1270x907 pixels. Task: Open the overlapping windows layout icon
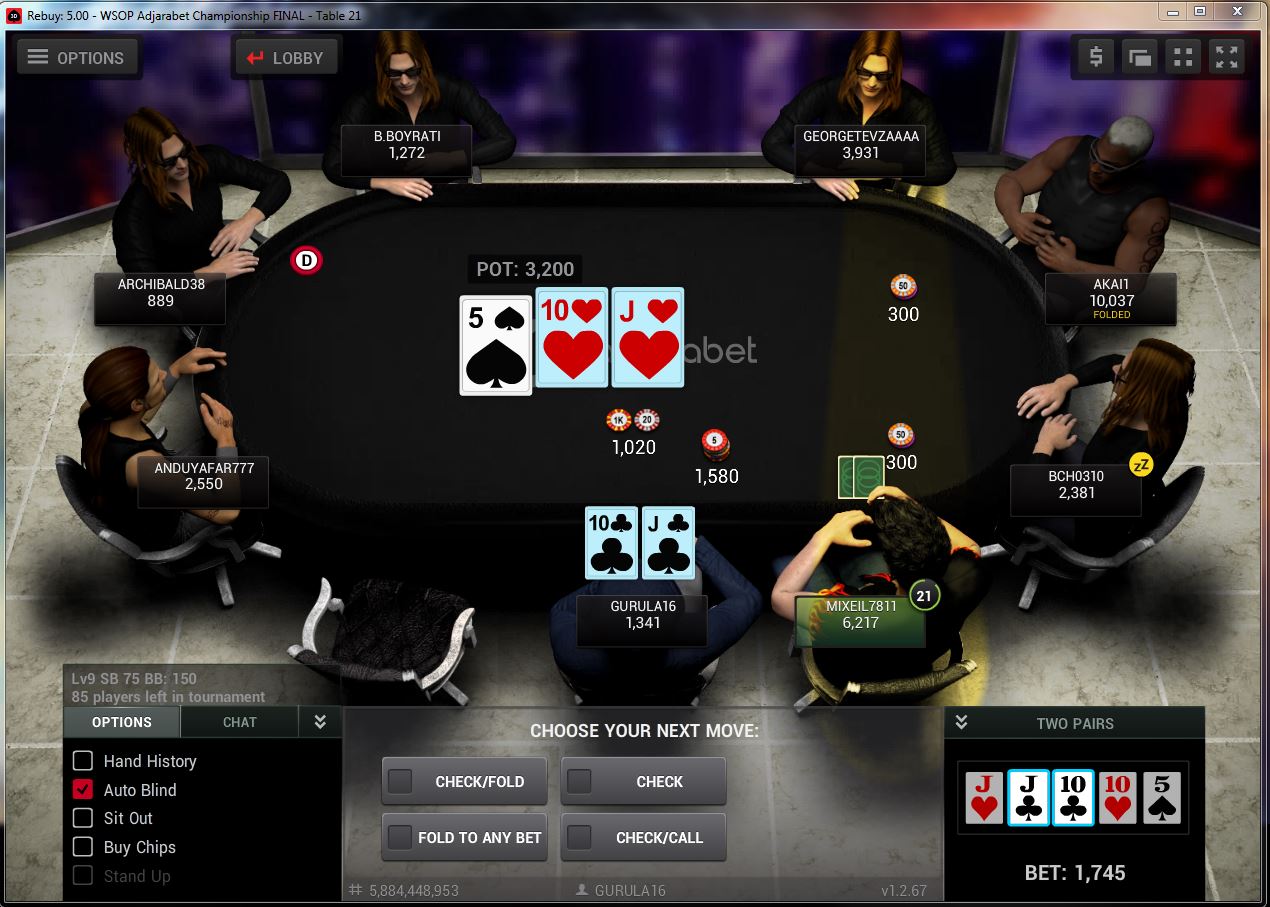coord(1140,57)
